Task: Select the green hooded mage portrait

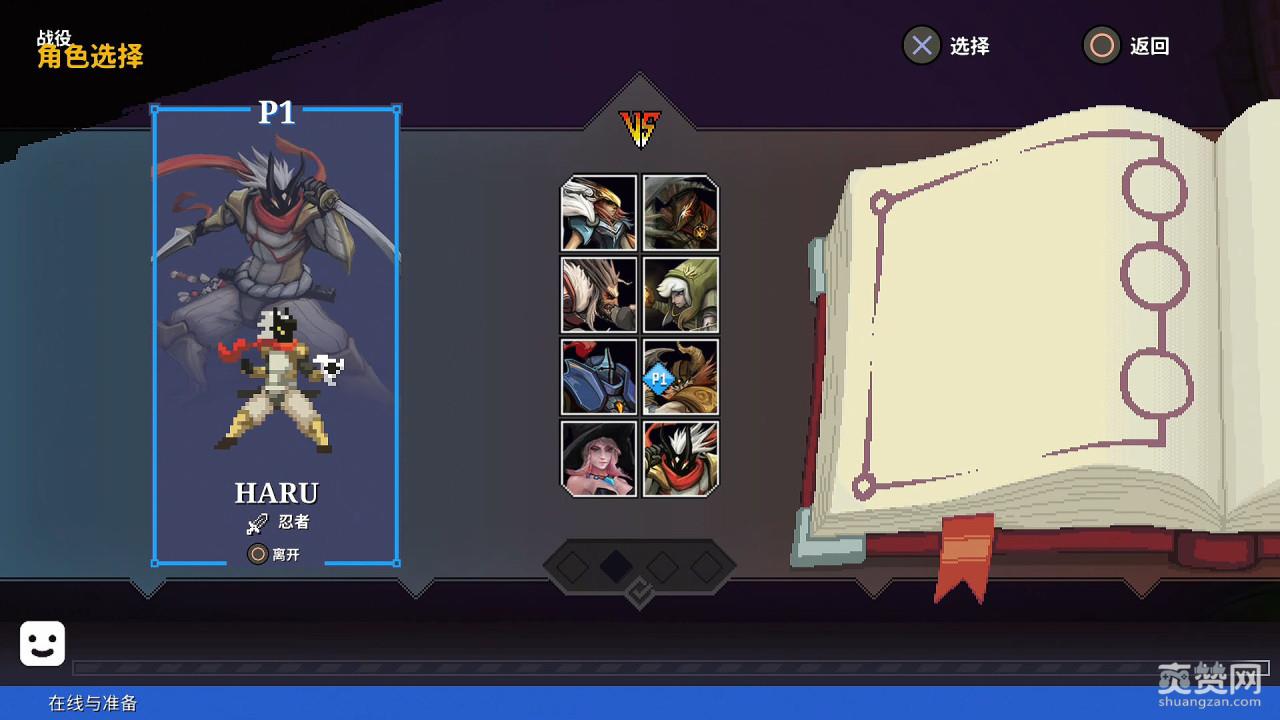Action: 680,294
